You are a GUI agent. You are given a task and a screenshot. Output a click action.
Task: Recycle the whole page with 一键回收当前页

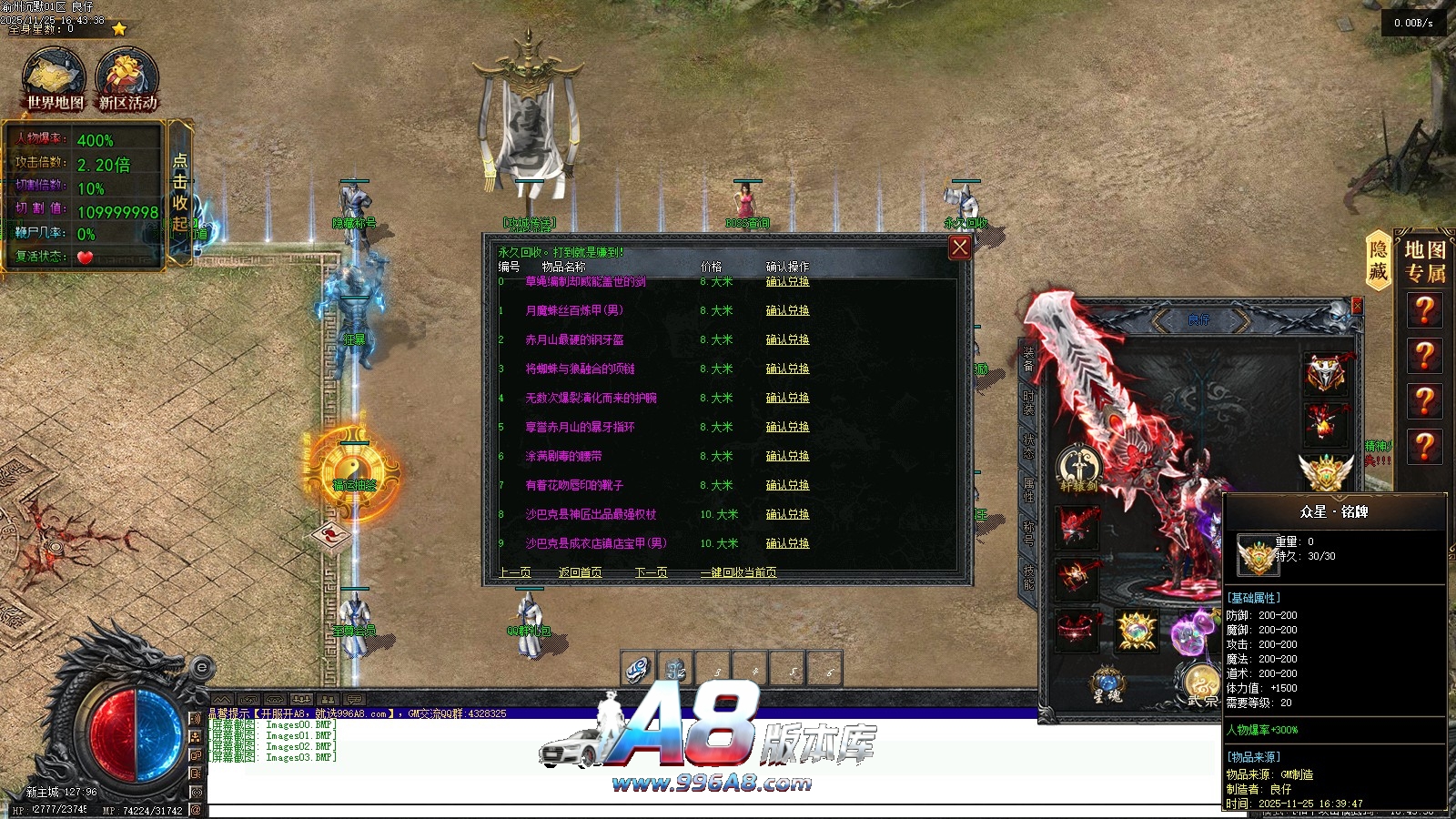(x=738, y=572)
